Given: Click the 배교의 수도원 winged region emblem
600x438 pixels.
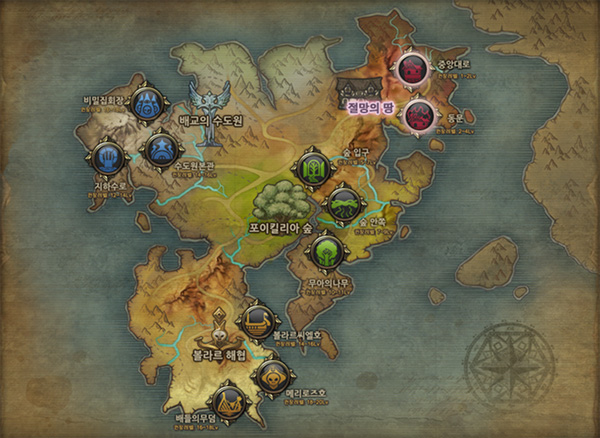Looking at the screenshot, I should tap(210, 101).
